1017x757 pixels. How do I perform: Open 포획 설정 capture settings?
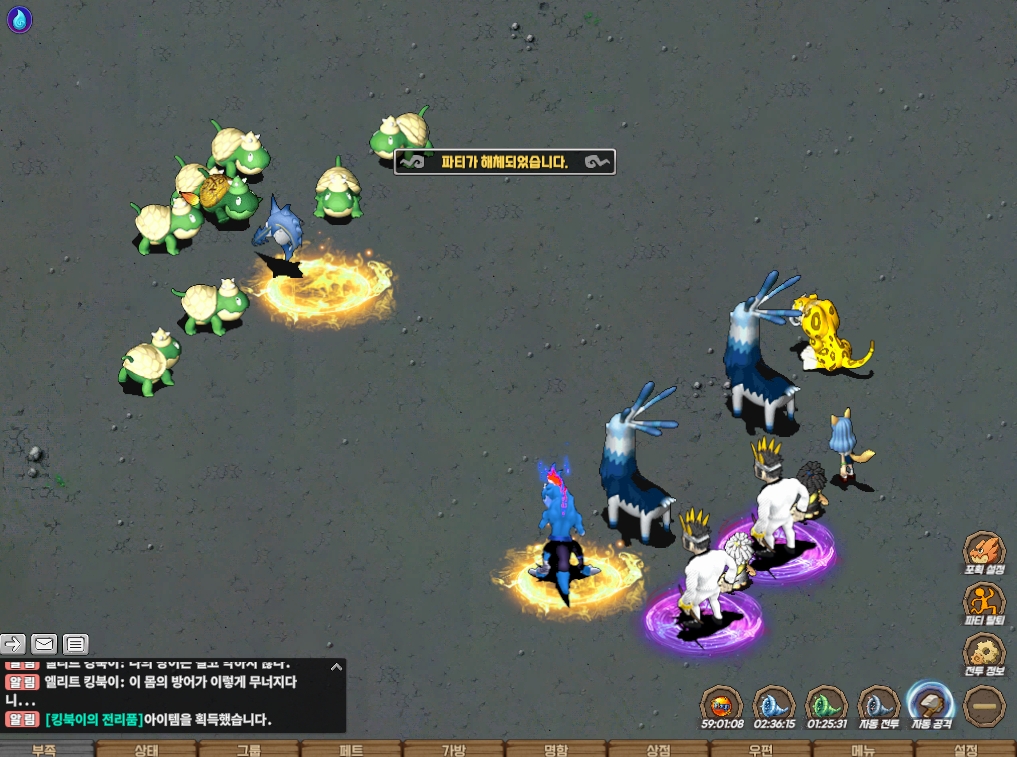(x=984, y=552)
